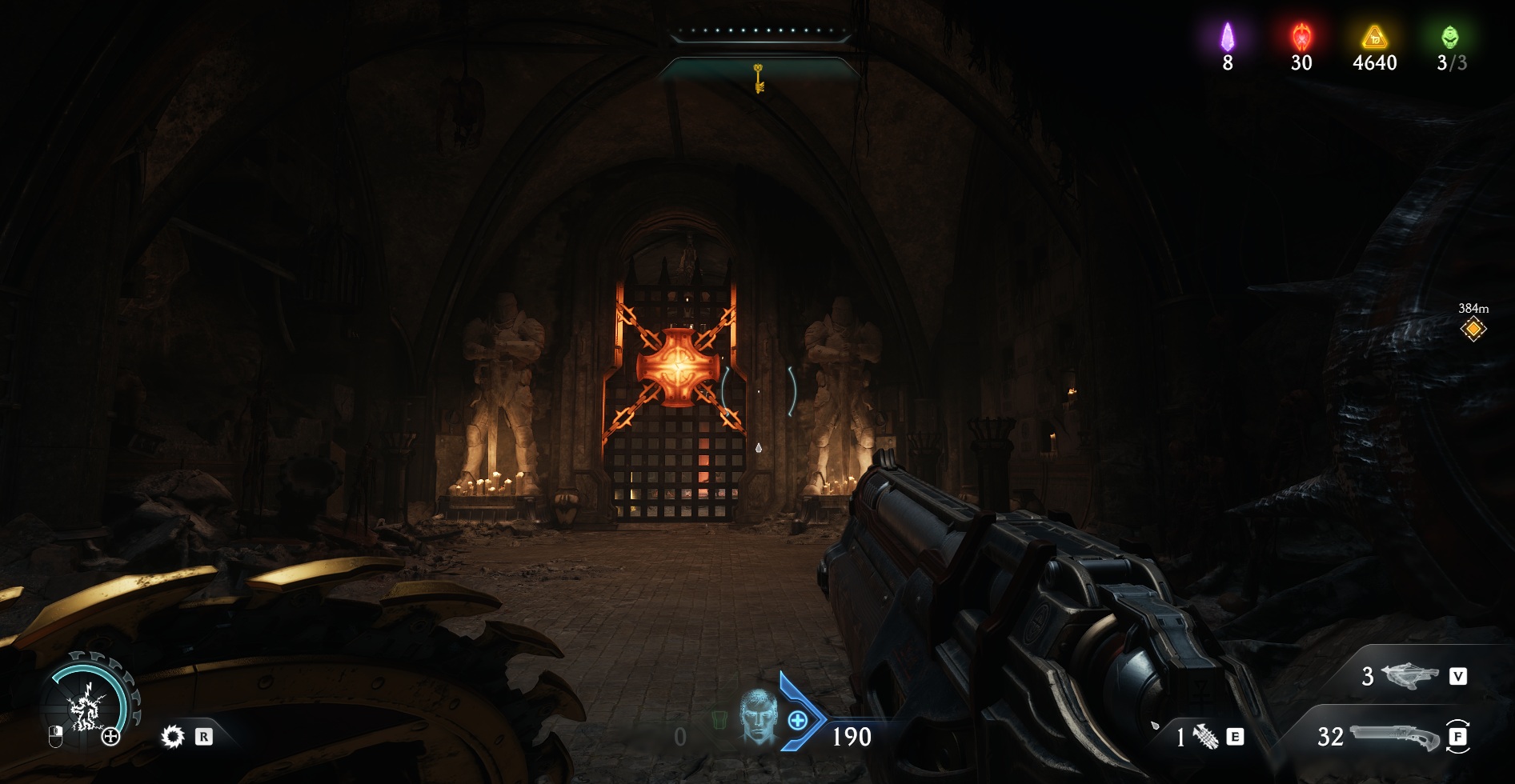Select the blue health cross icon
This screenshot has width=1515, height=784.
[x=797, y=721]
